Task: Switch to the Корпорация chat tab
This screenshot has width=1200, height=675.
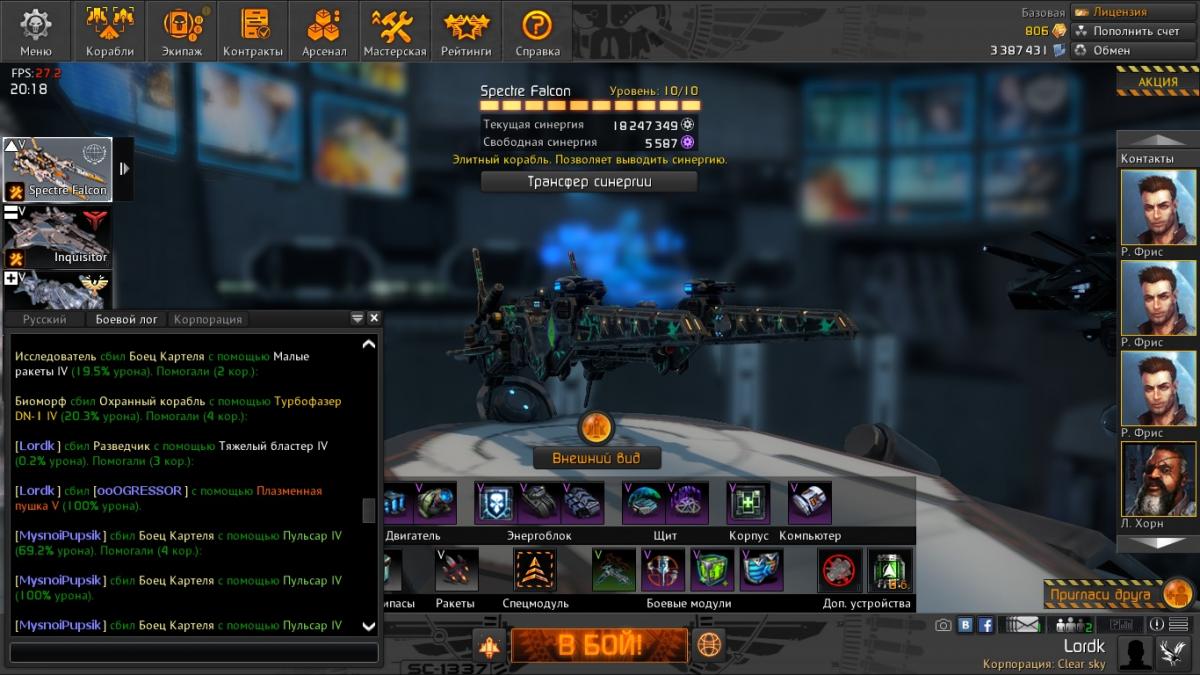Action: tap(208, 319)
